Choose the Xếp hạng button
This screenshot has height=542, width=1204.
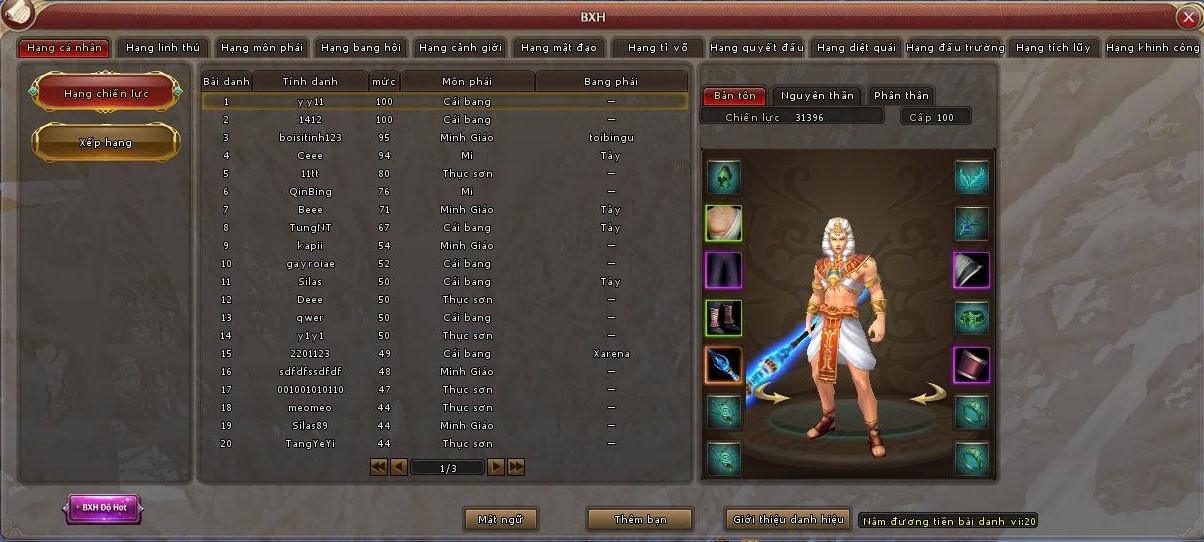pyautogui.click(x=106, y=142)
